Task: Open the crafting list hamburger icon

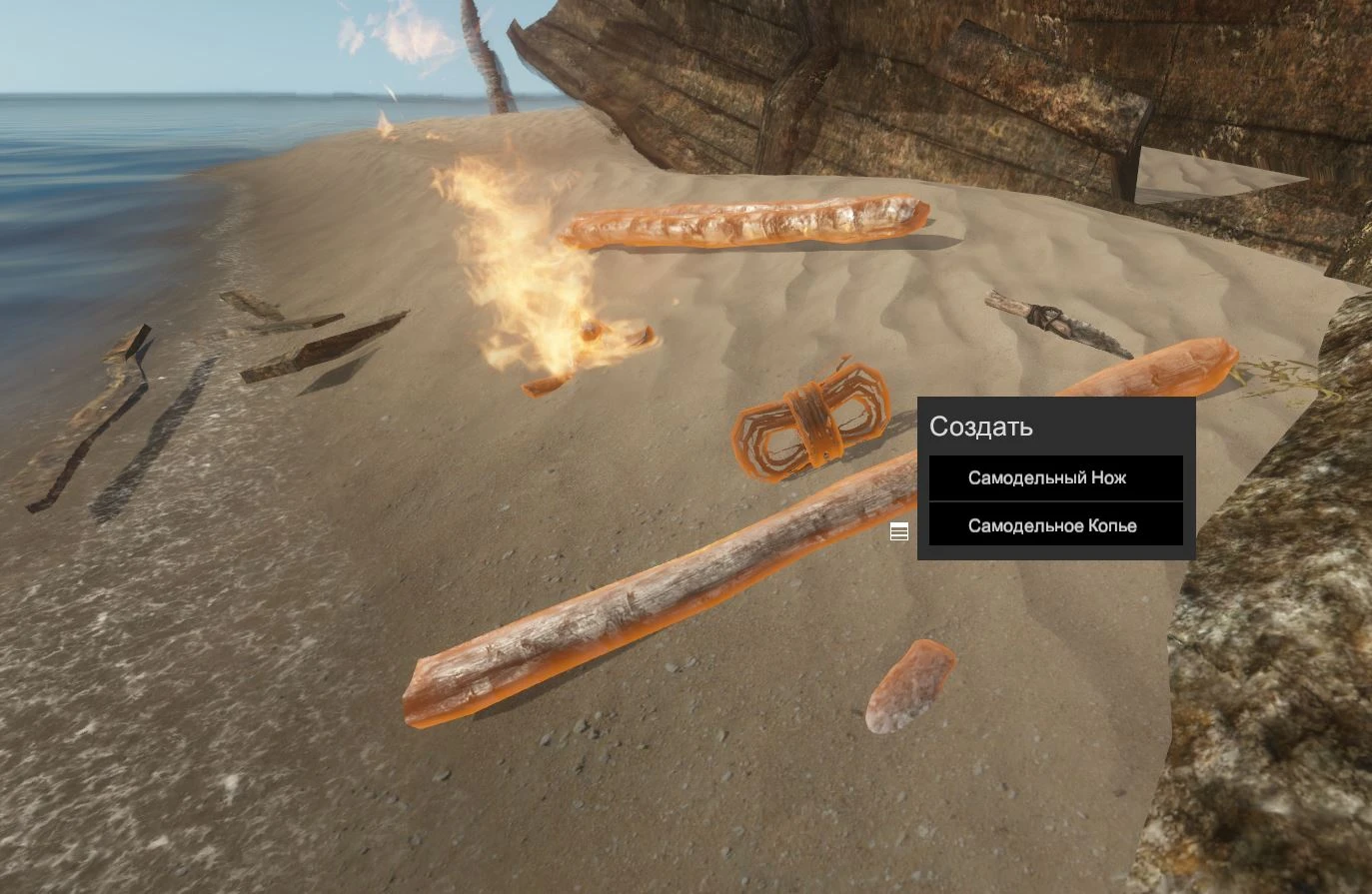Action: pos(897,530)
